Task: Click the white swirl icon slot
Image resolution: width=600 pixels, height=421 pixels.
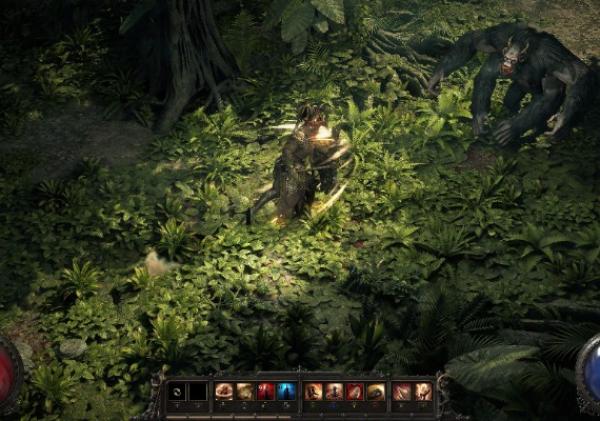Action: point(177,391)
